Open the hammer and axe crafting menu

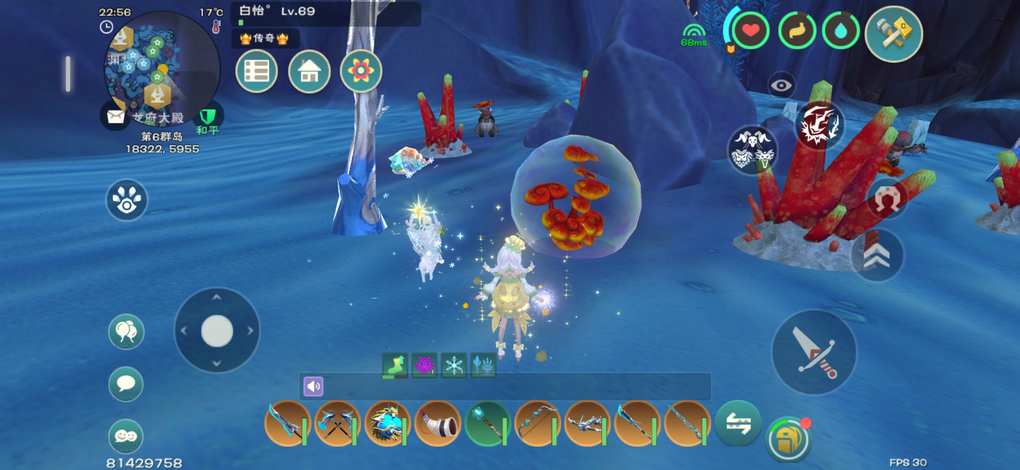pyautogui.click(x=893, y=32)
